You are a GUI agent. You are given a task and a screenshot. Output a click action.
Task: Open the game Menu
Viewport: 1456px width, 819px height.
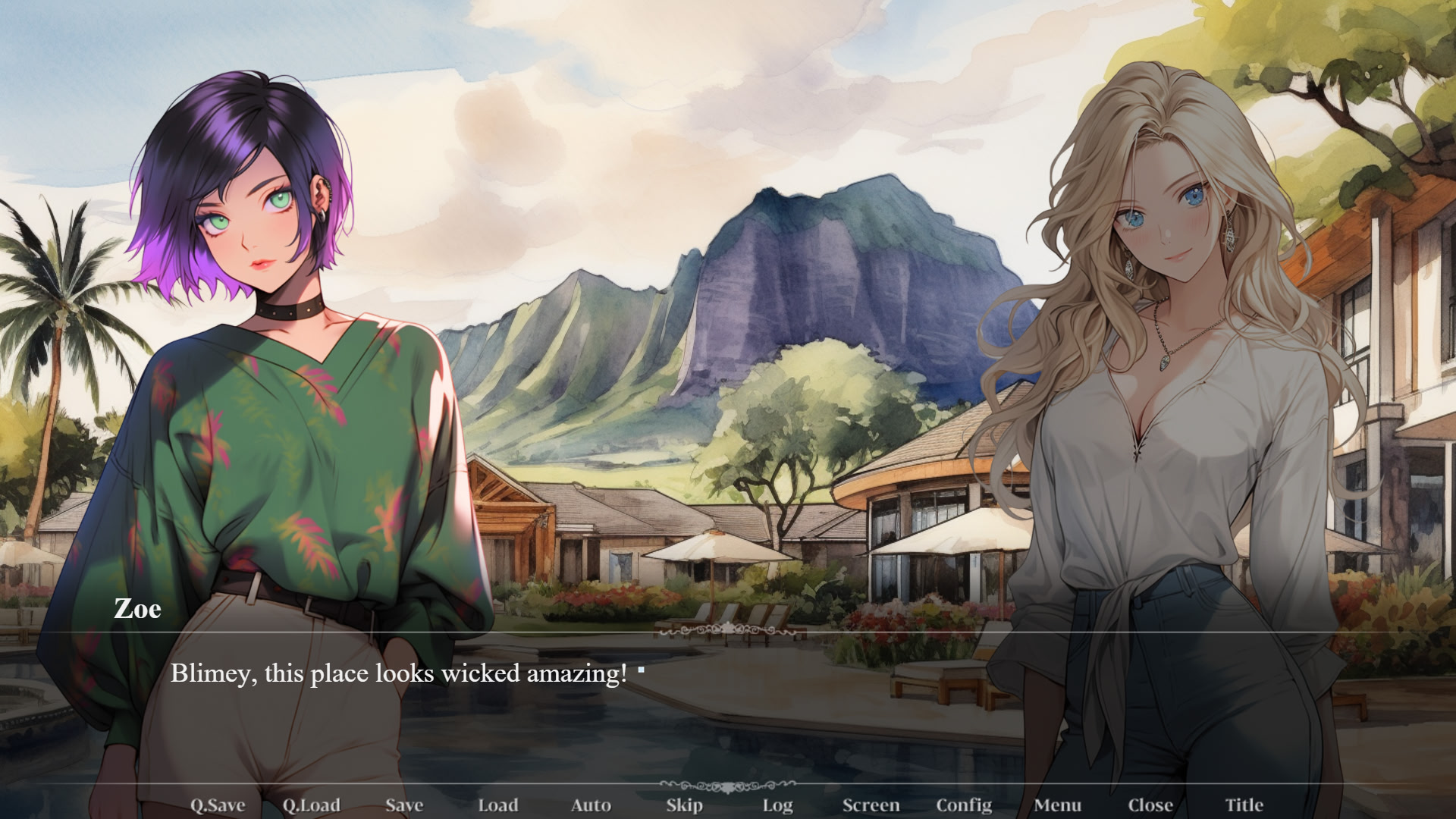tap(1057, 805)
